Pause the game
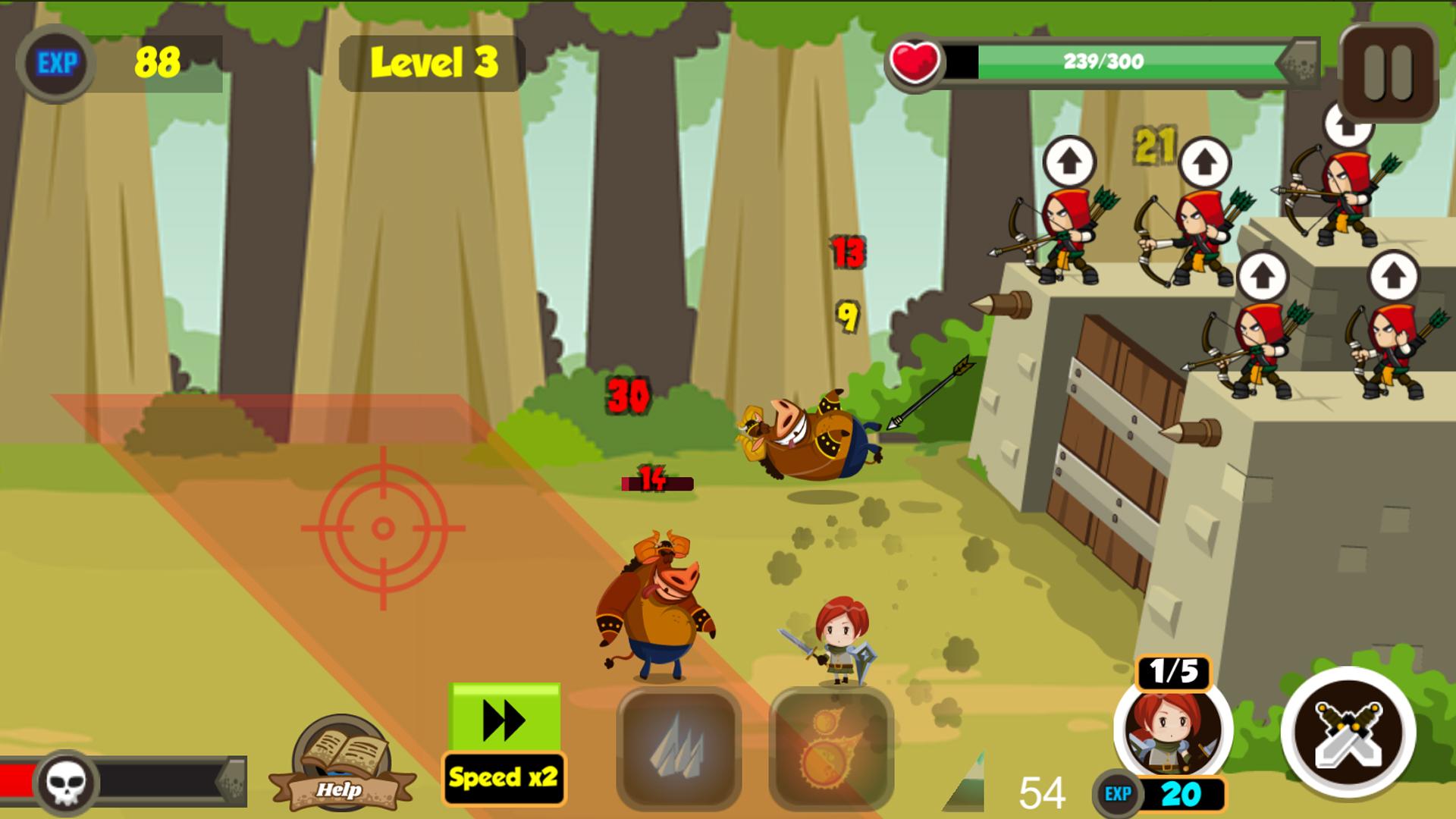Screen dimensions: 1456x819 pos(1389,74)
